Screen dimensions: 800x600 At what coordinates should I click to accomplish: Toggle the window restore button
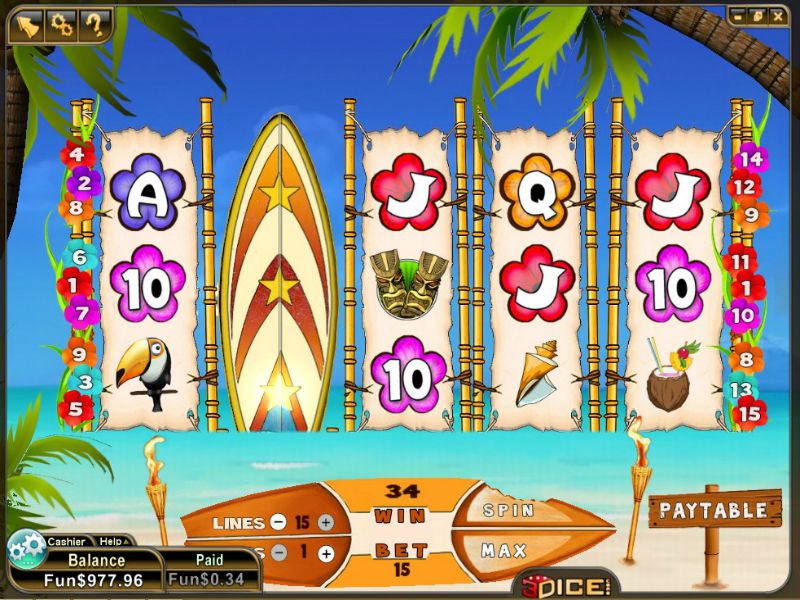click(756, 16)
